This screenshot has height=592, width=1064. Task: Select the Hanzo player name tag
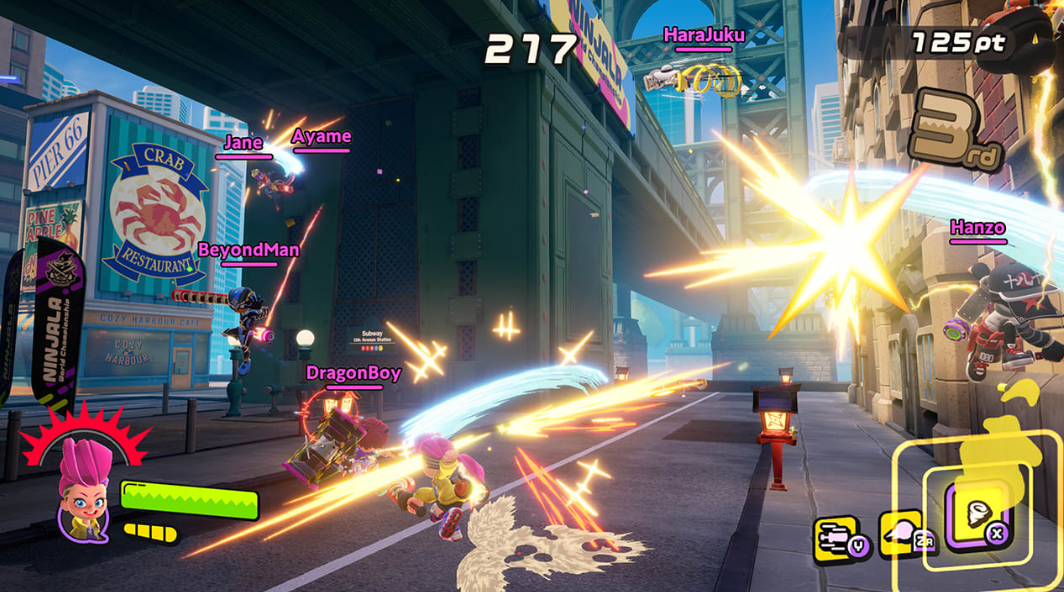[977, 228]
